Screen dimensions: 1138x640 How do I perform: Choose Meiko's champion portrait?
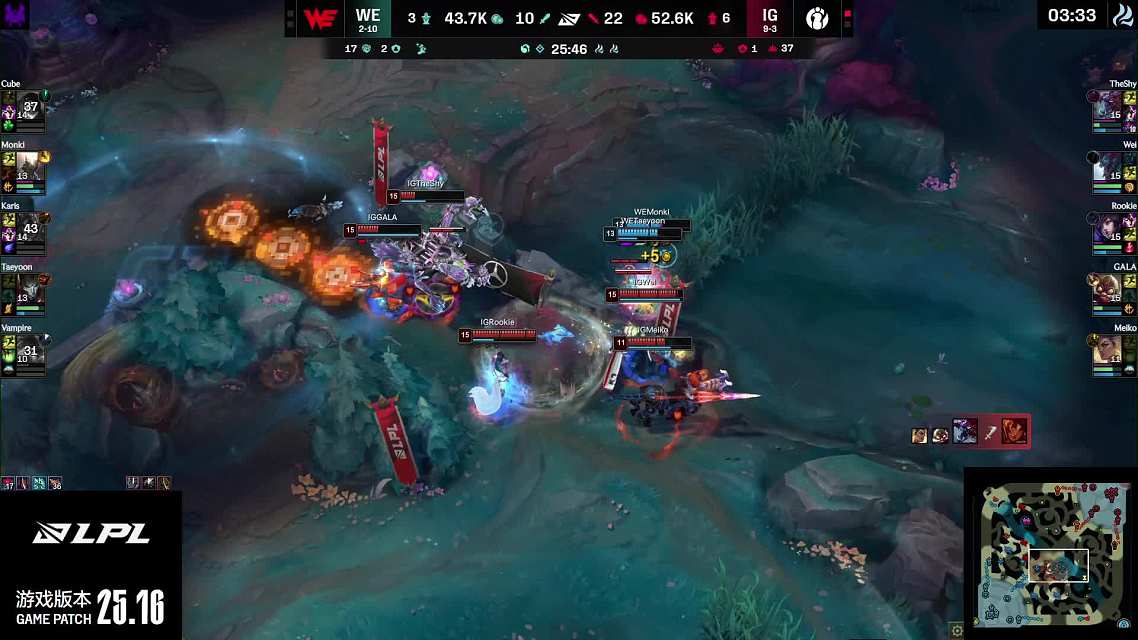pos(1108,349)
